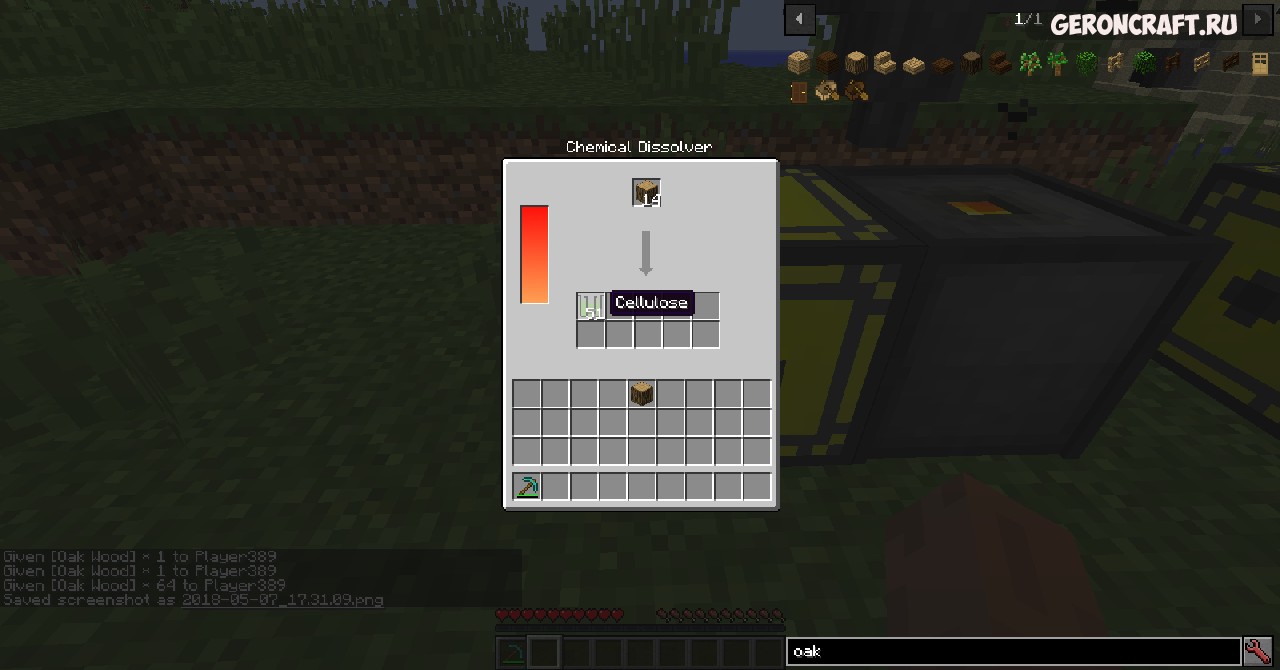Screen dimensions: 1280x670
Task: Choose the dark oak door in the item list
Action: point(798,93)
